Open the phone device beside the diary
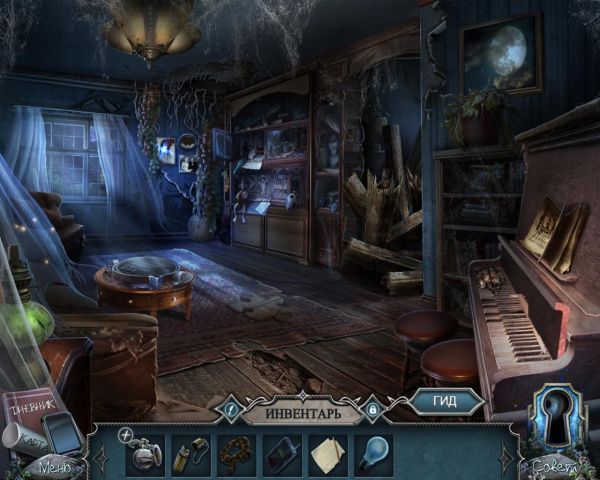 pyautogui.click(x=63, y=434)
